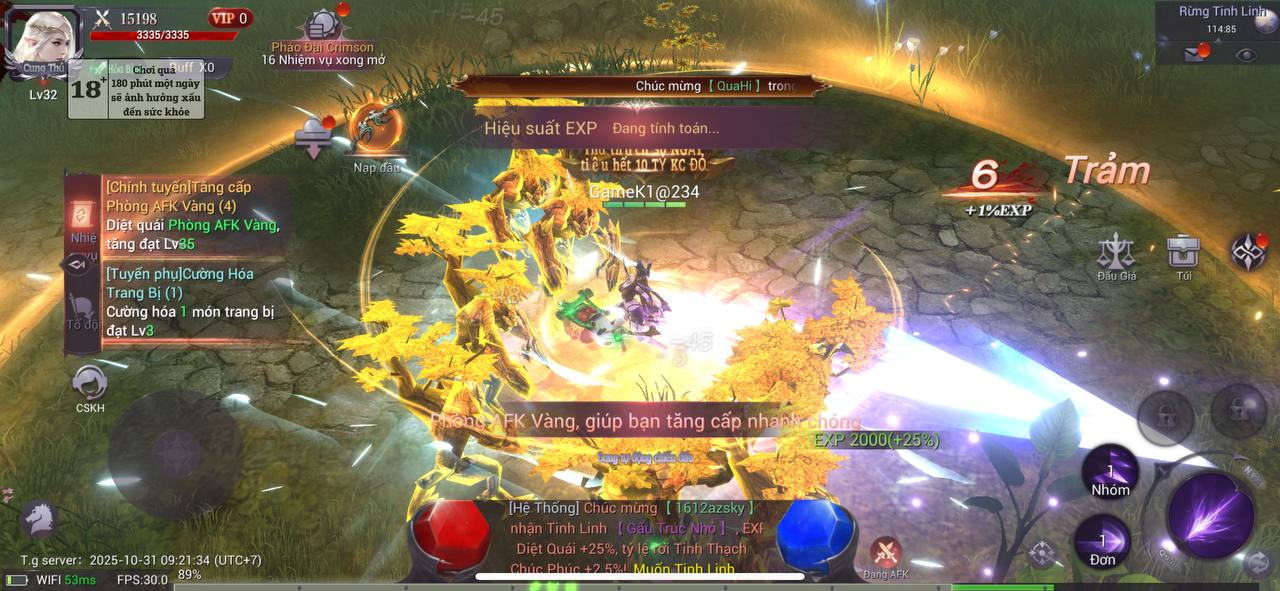1280x591 pixels.
Task: Activate the Nhóm group skill
Action: [x=1110, y=474]
